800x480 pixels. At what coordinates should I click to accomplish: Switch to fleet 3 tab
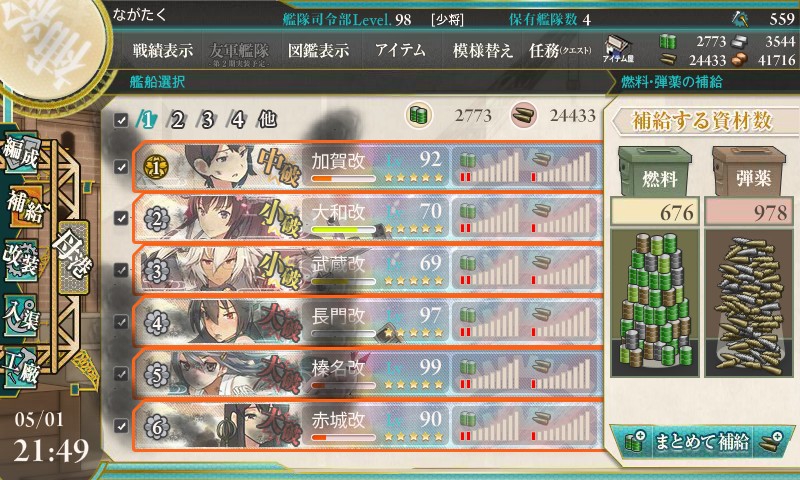[209, 120]
